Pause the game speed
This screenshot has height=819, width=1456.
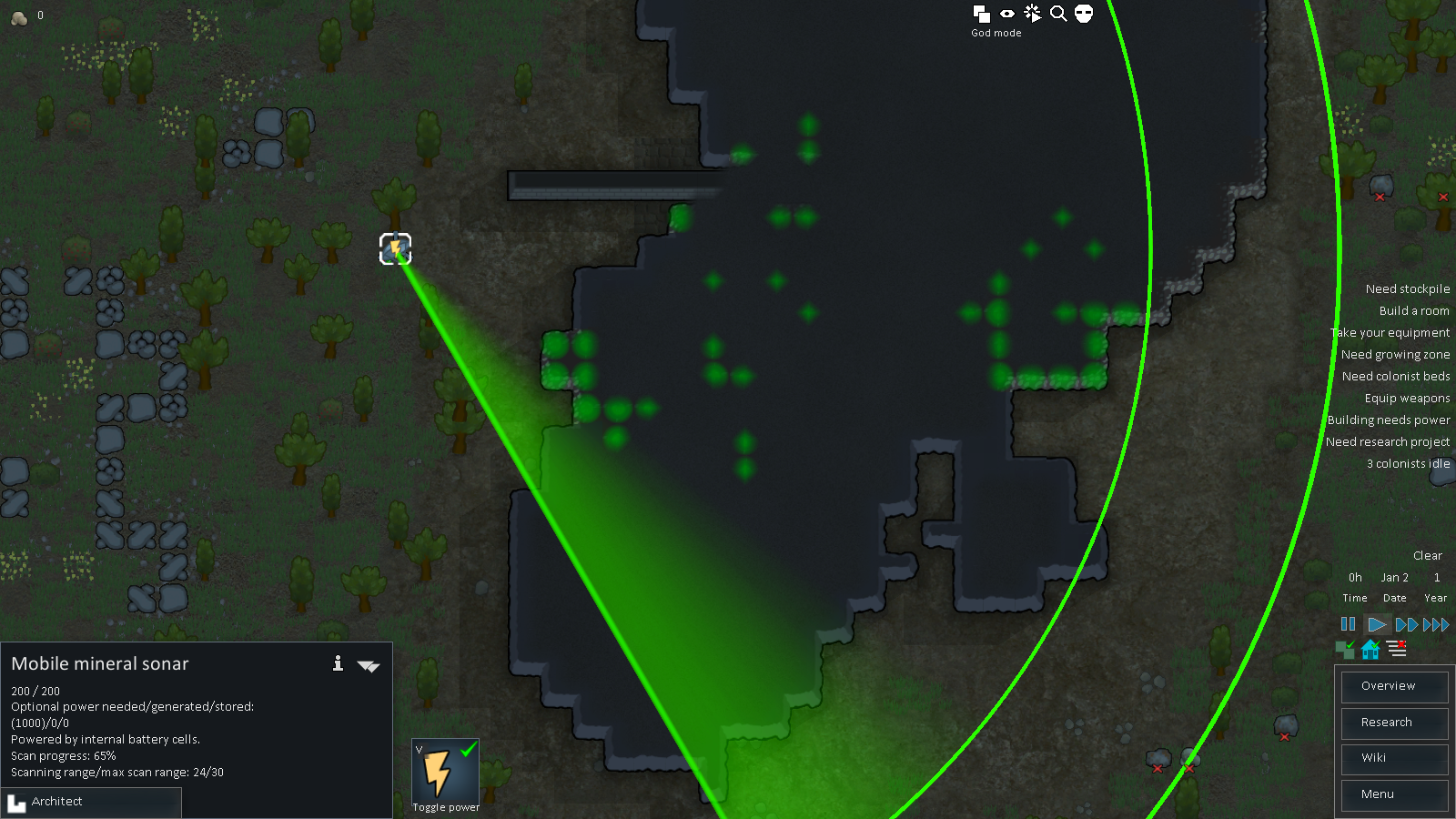pos(1348,624)
